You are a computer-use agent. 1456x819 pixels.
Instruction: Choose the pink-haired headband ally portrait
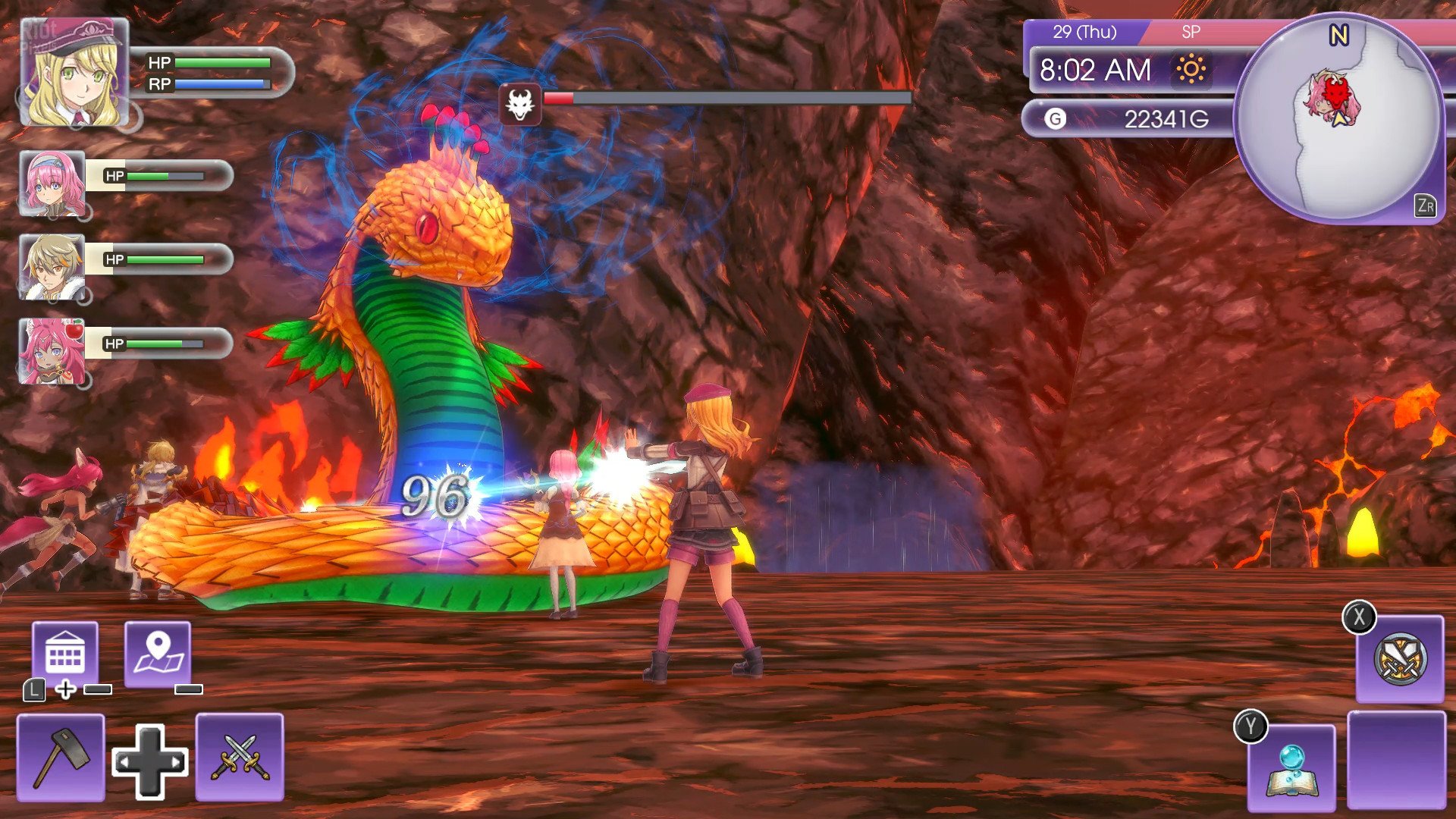52,183
